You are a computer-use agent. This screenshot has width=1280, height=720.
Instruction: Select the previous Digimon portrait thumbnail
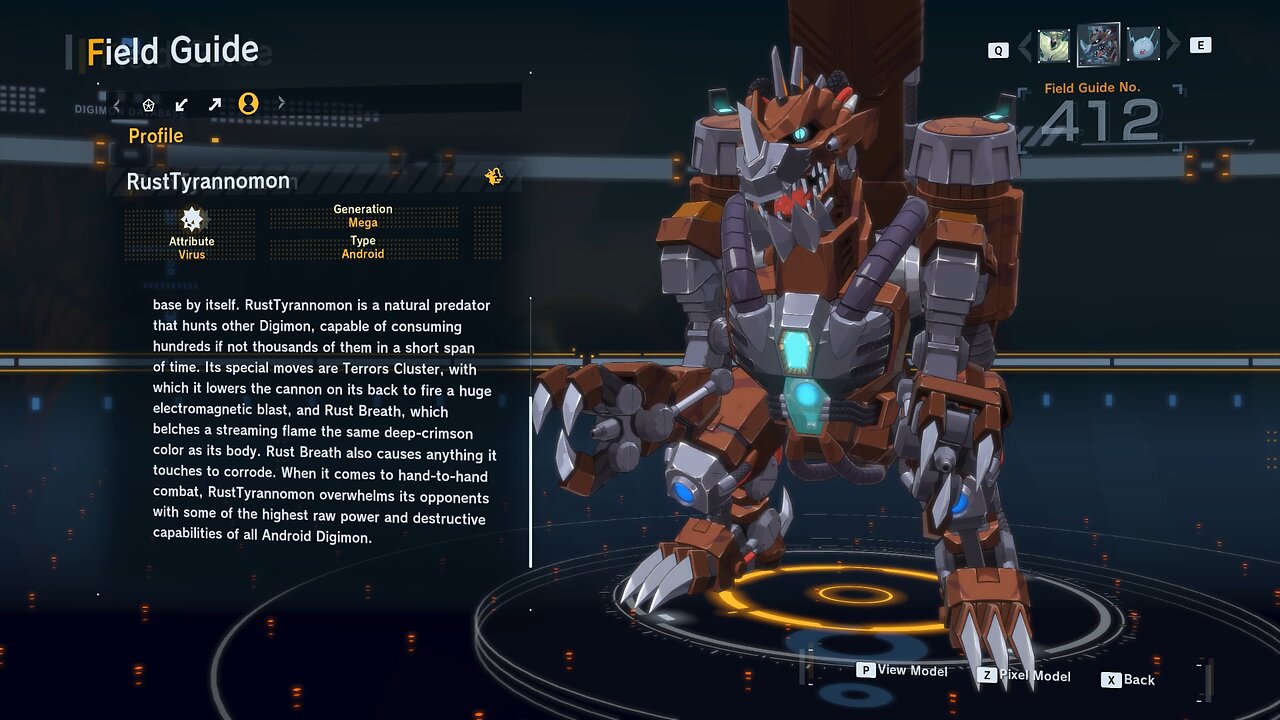[1053, 46]
